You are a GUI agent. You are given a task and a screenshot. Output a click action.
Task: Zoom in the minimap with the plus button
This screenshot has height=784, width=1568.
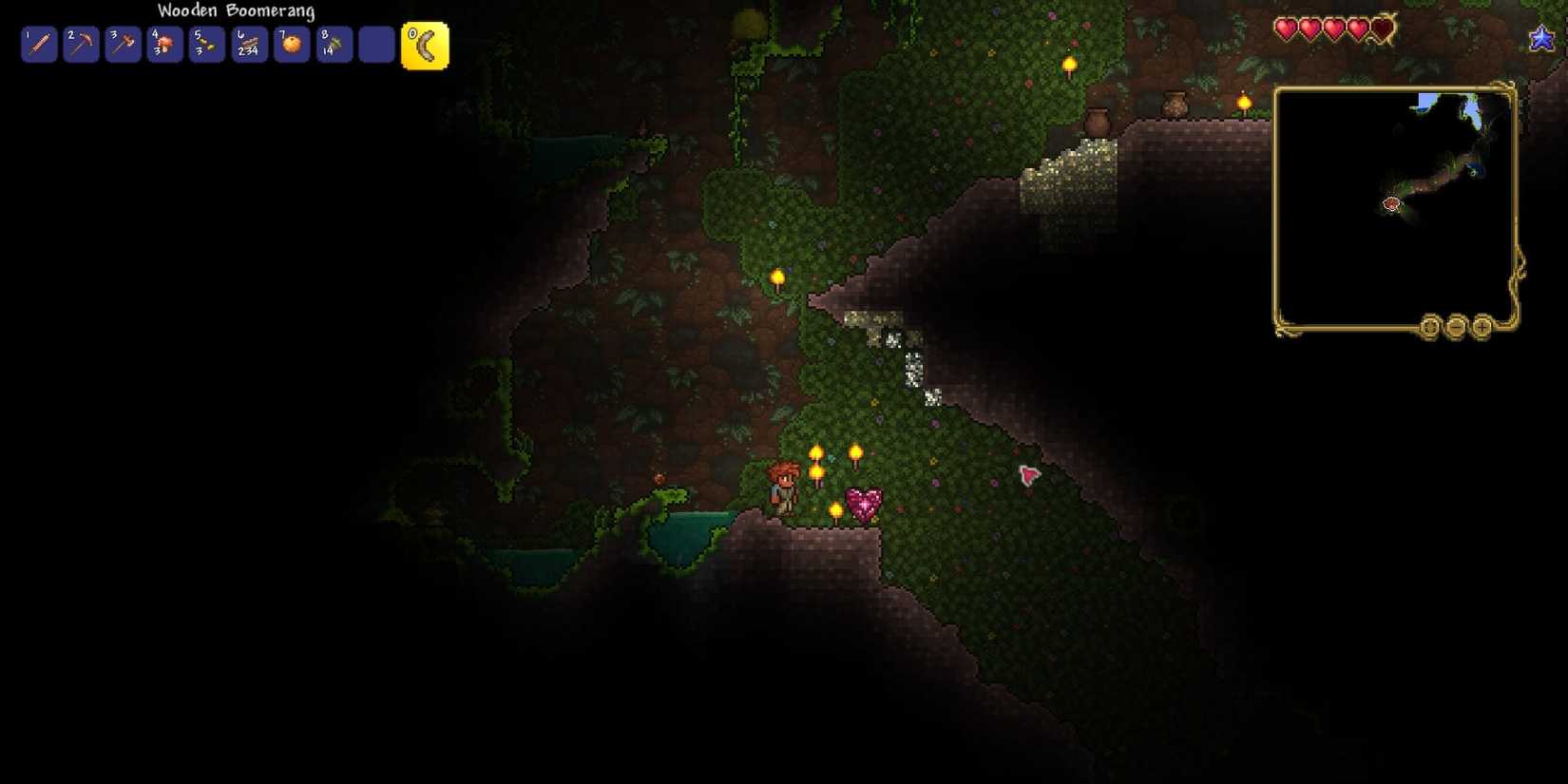1482,327
